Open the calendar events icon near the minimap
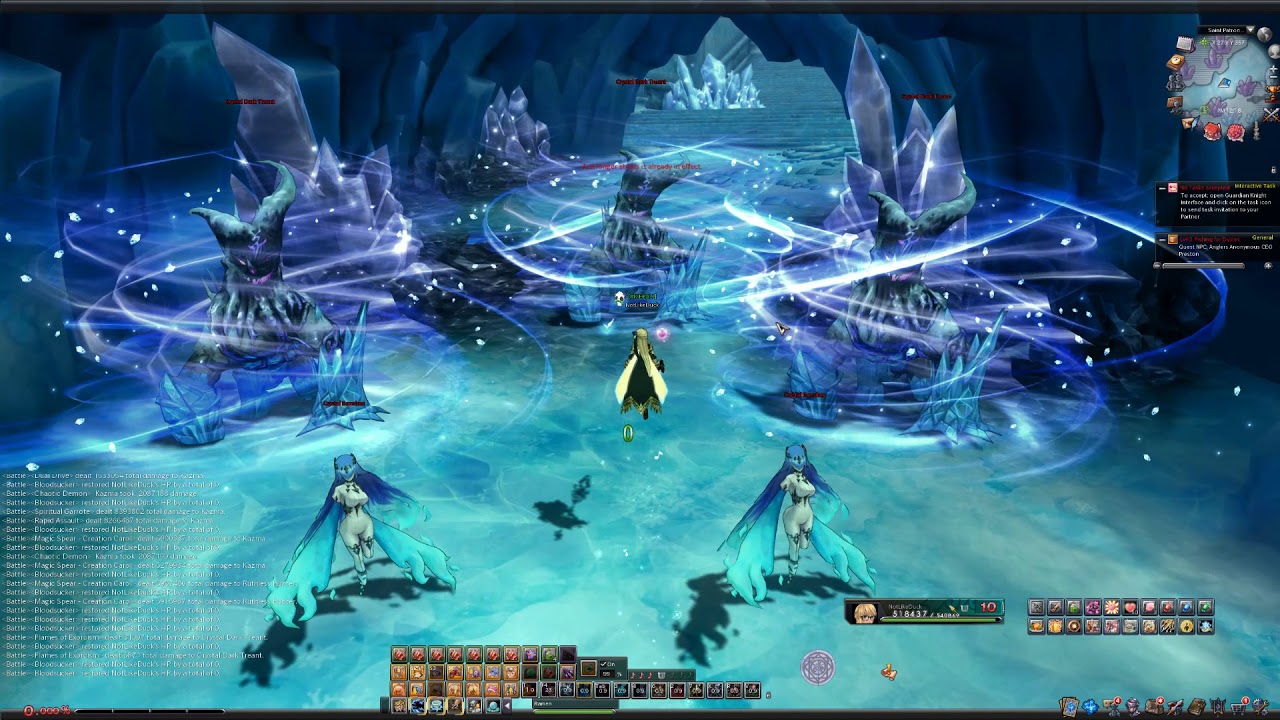Image resolution: width=1280 pixels, height=720 pixels. click(1185, 43)
